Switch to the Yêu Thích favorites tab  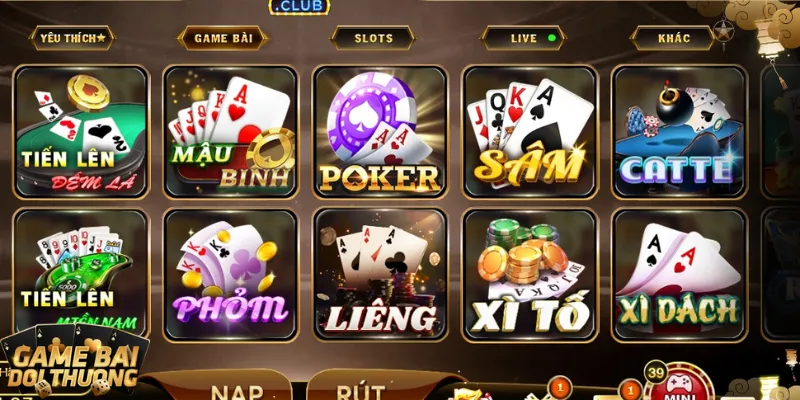point(73,38)
